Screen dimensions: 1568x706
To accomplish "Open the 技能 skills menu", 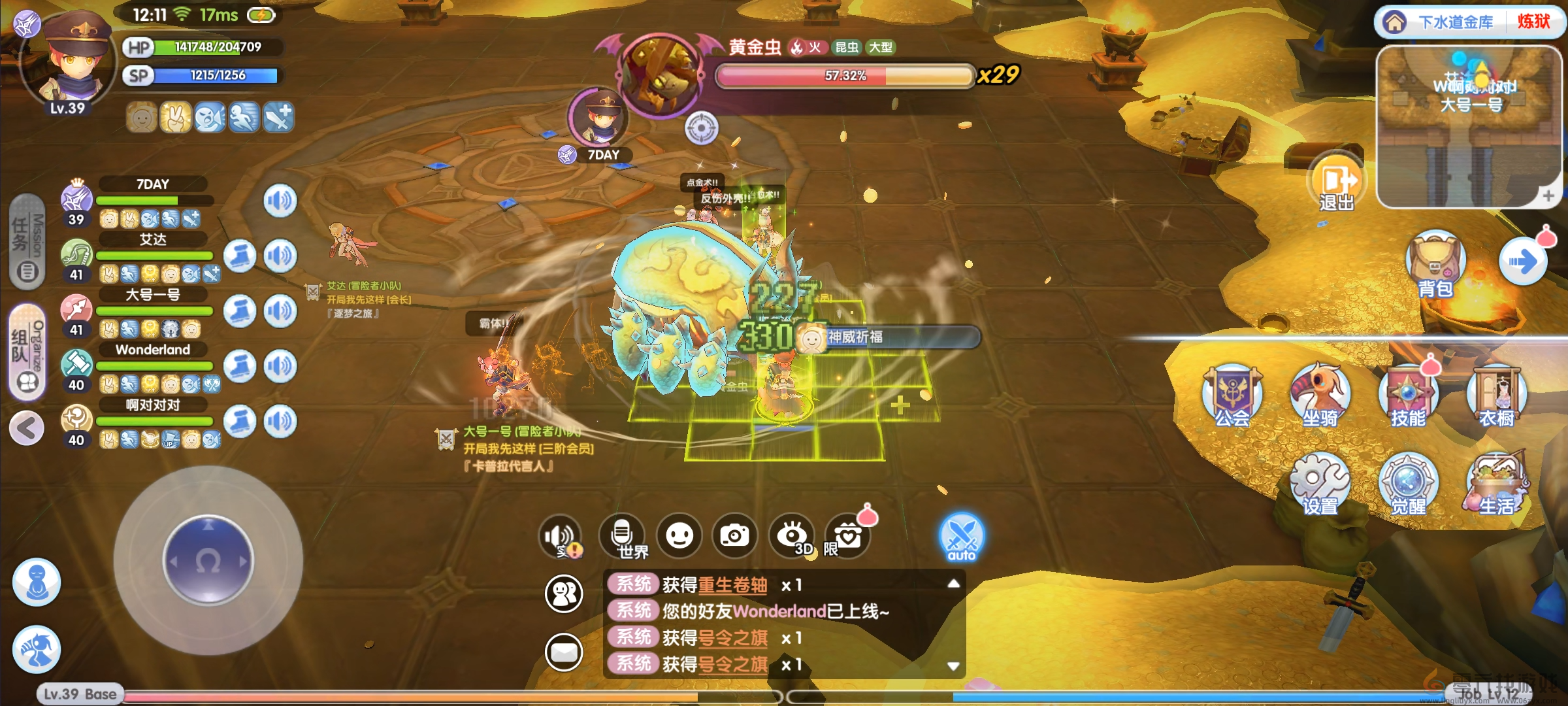I will [1408, 395].
